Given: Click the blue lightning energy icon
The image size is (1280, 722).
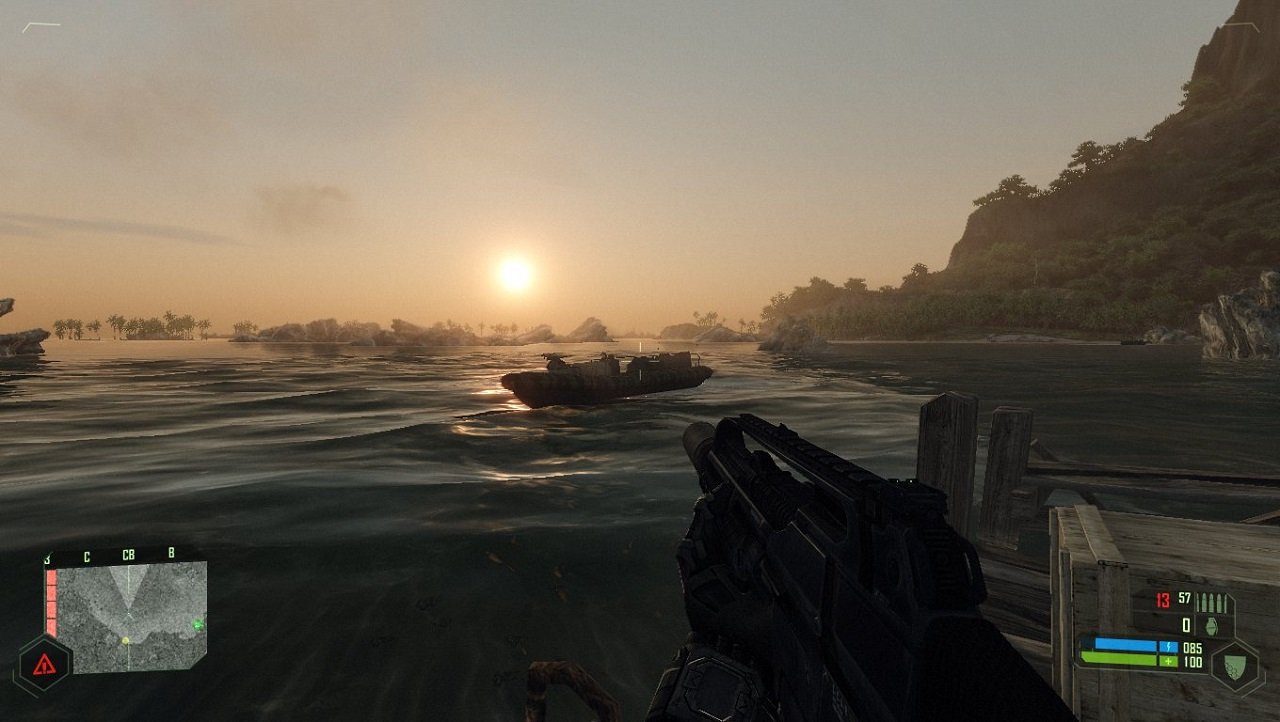Looking at the screenshot, I should 1169,646.
